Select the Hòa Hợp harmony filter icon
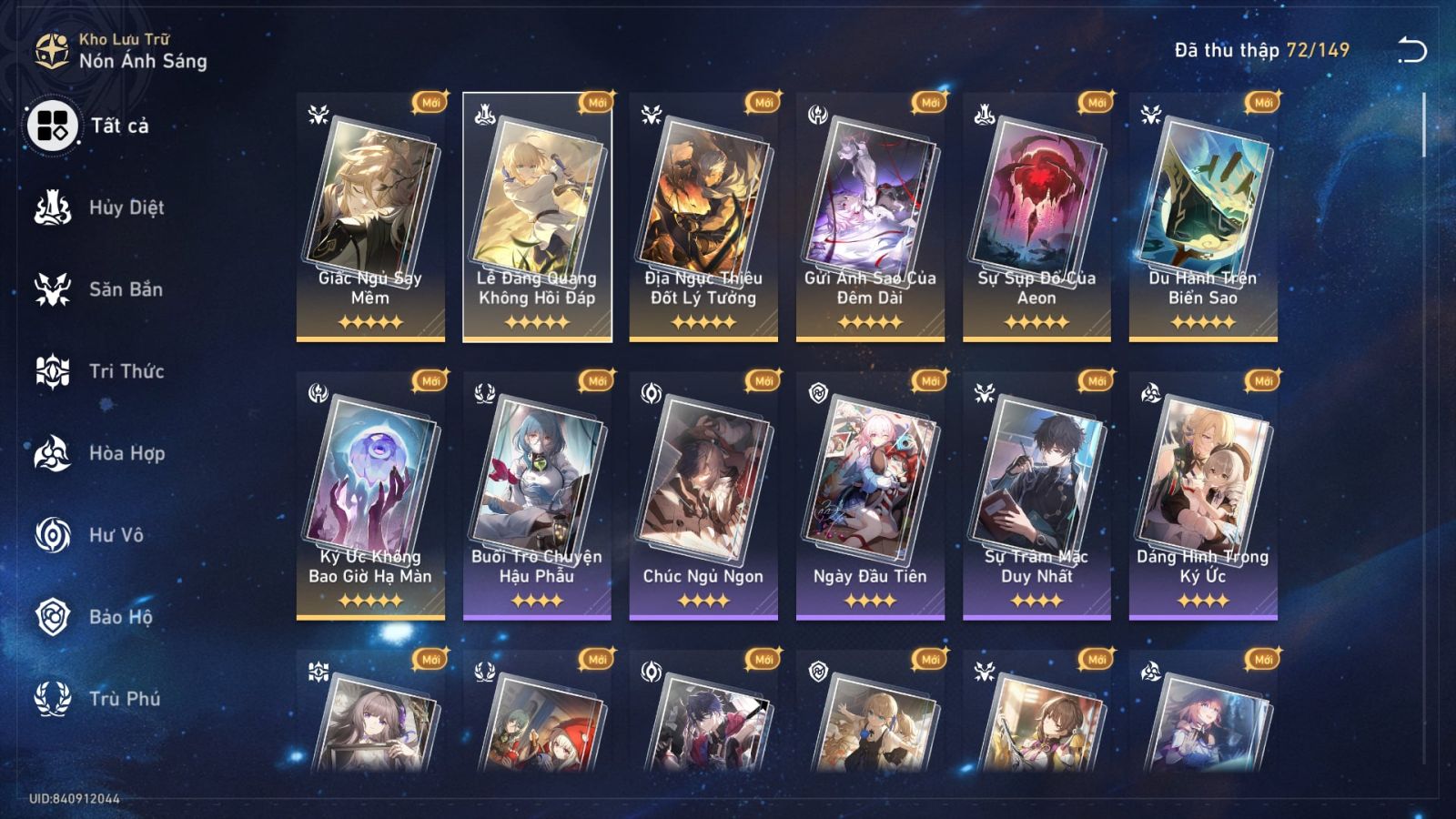The width and height of the screenshot is (1456, 819). tap(52, 453)
